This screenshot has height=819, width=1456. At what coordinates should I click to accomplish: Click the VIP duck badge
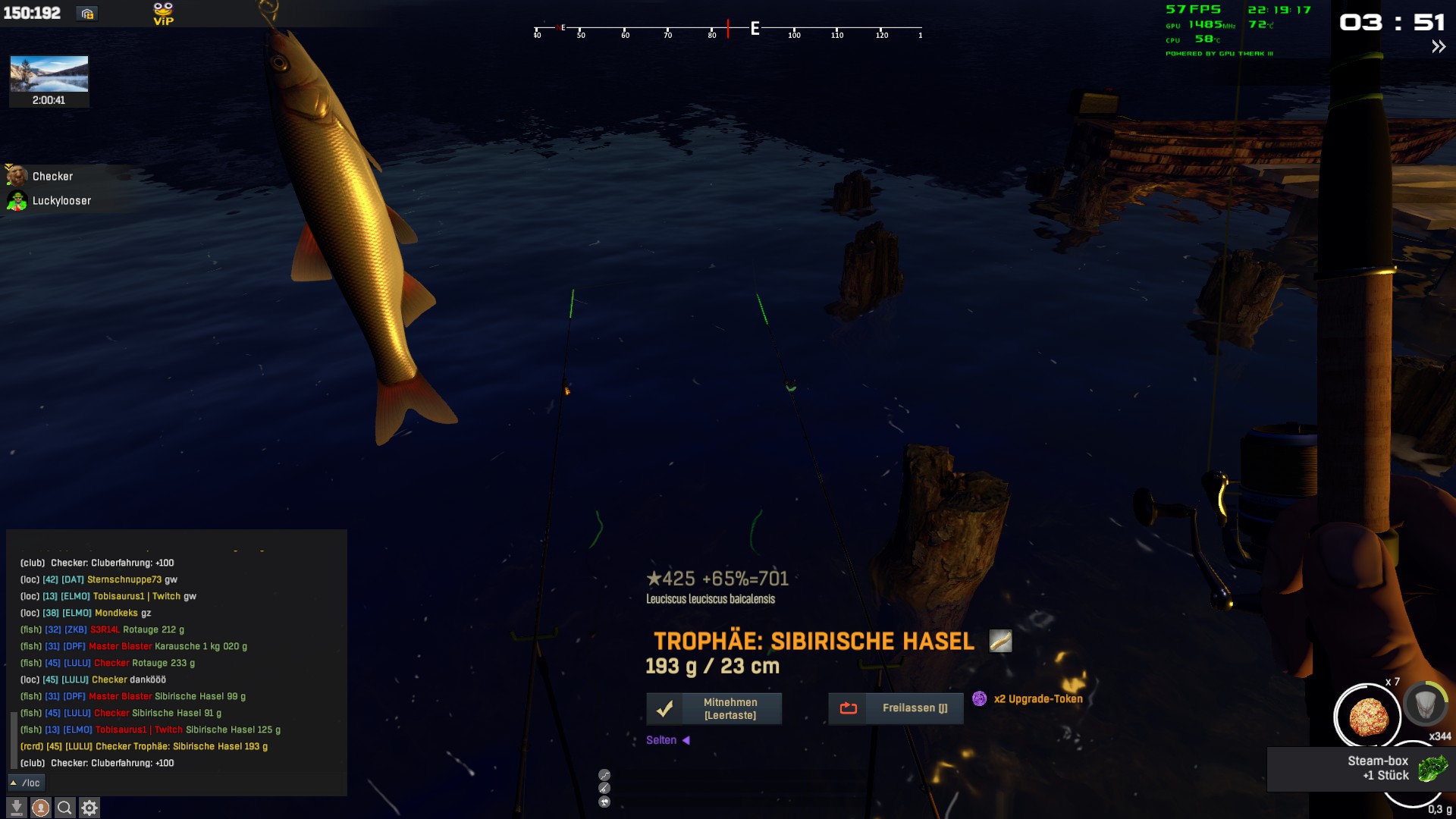pos(163,14)
